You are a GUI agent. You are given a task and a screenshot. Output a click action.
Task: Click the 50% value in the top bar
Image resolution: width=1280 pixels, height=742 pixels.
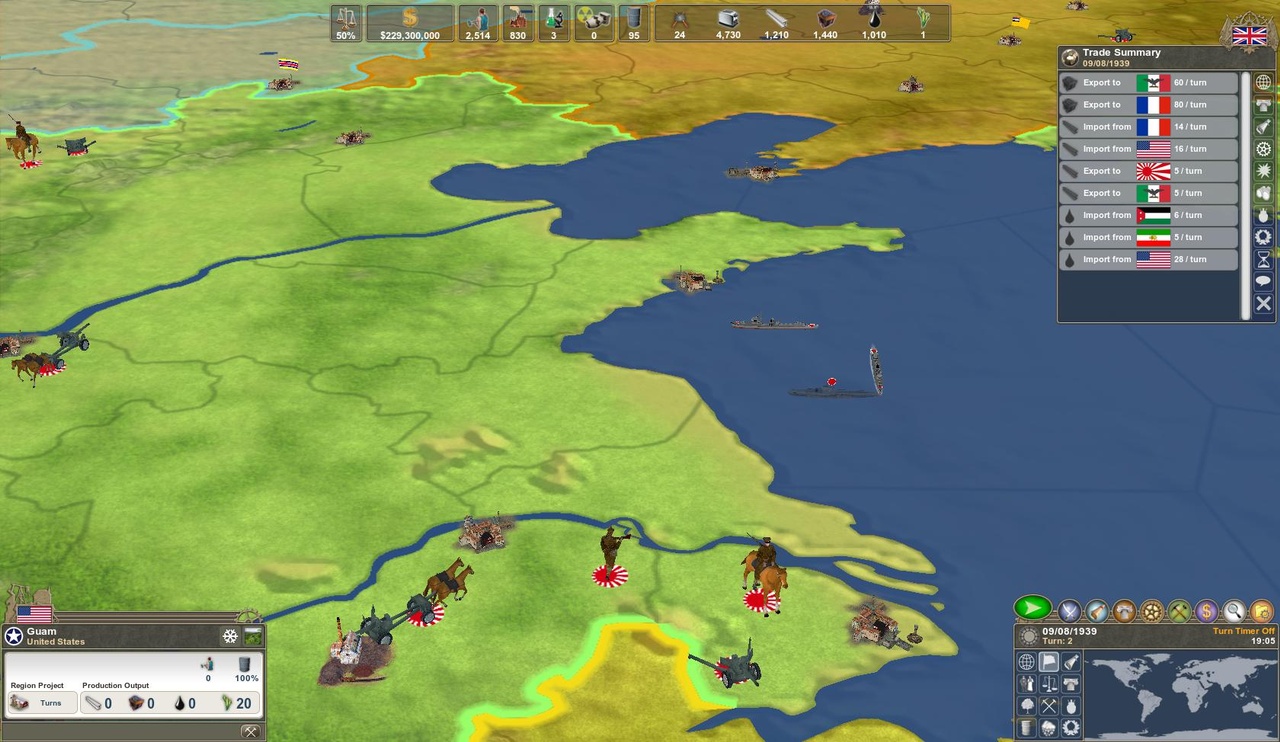(345, 36)
